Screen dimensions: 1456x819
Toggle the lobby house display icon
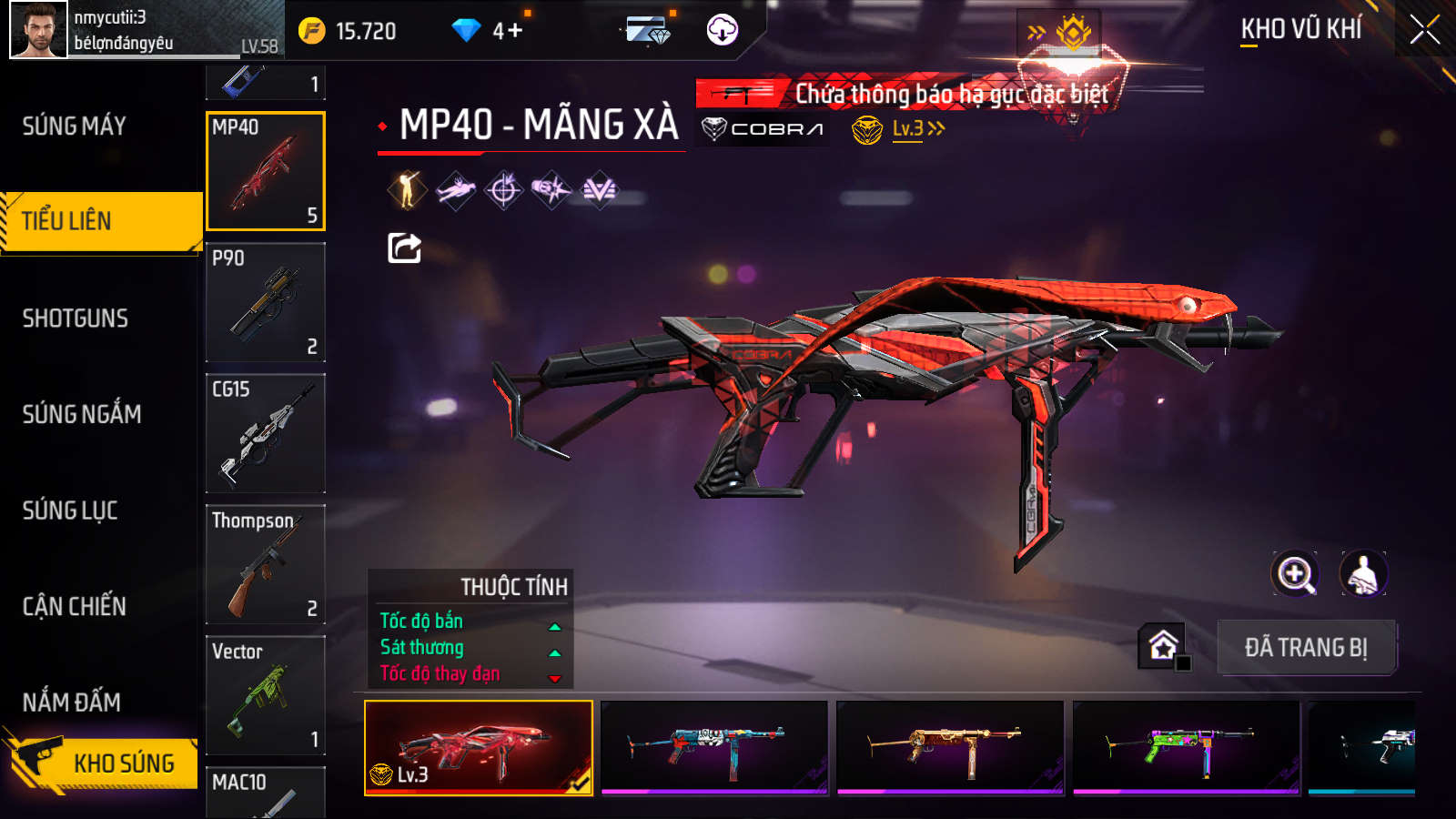[x=1162, y=646]
